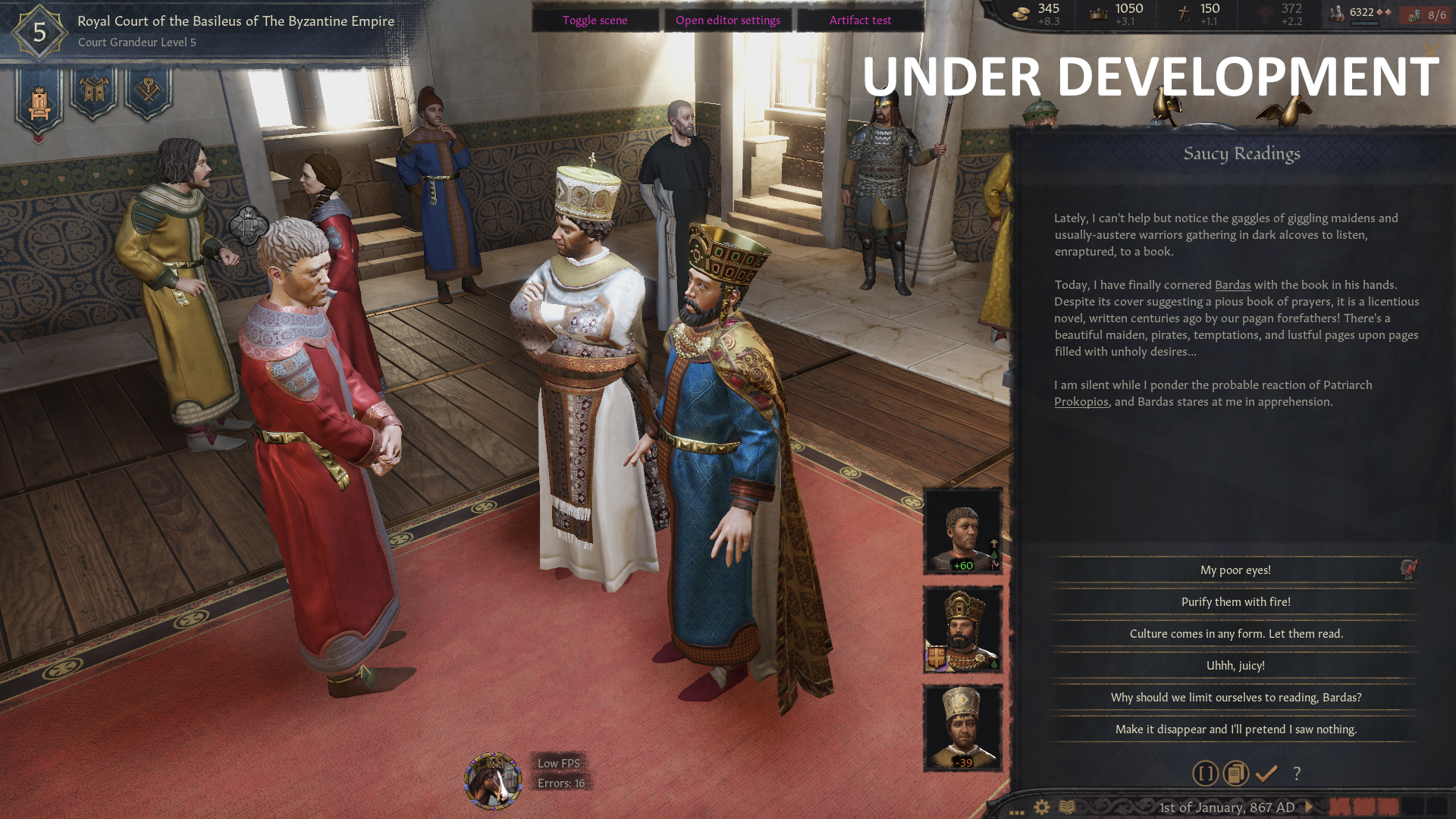
Task: Click the Toggle scene debug button
Action: pos(595,20)
